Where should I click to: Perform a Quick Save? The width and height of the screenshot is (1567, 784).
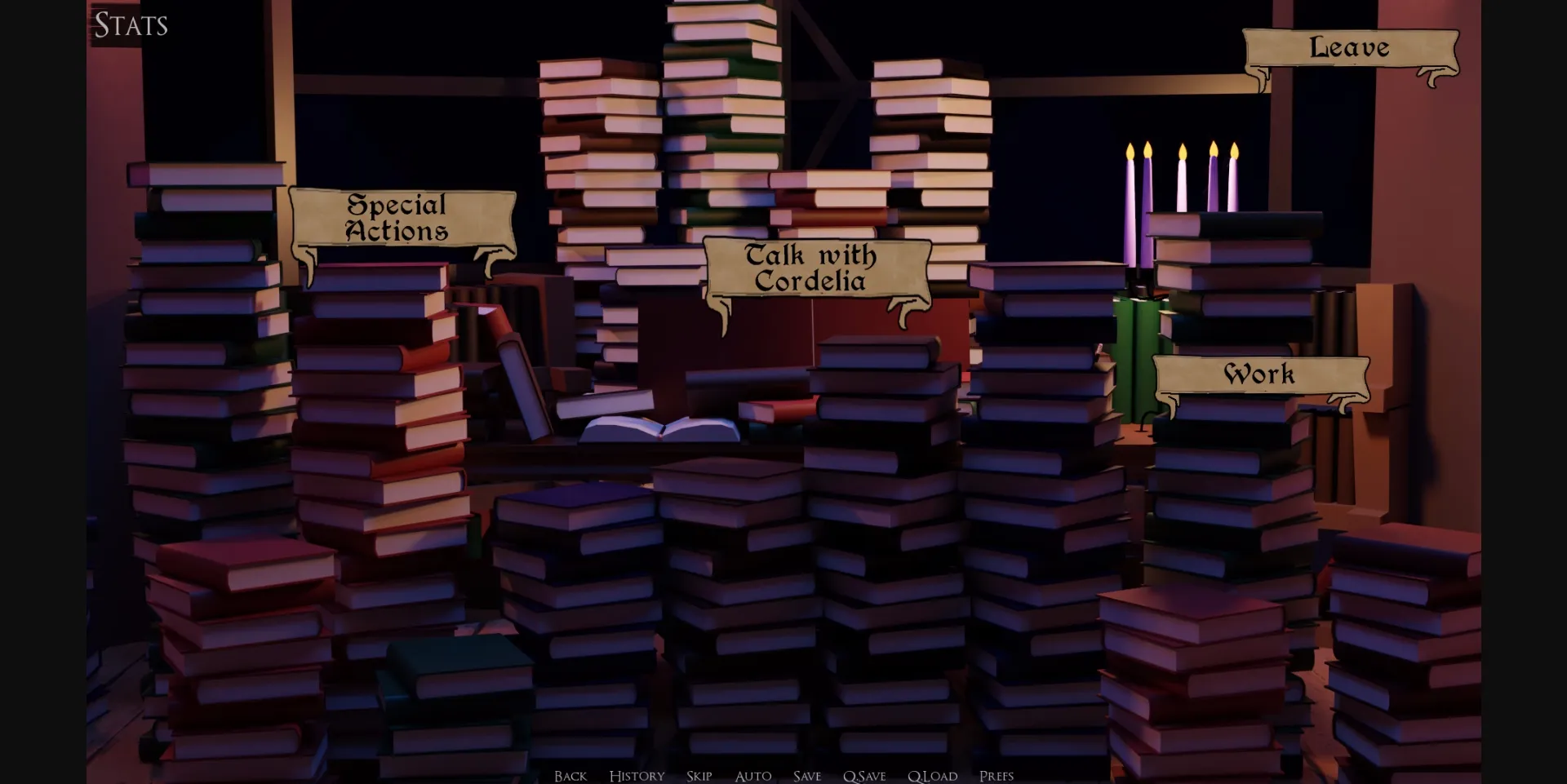pyautogui.click(x=863, y=776)
